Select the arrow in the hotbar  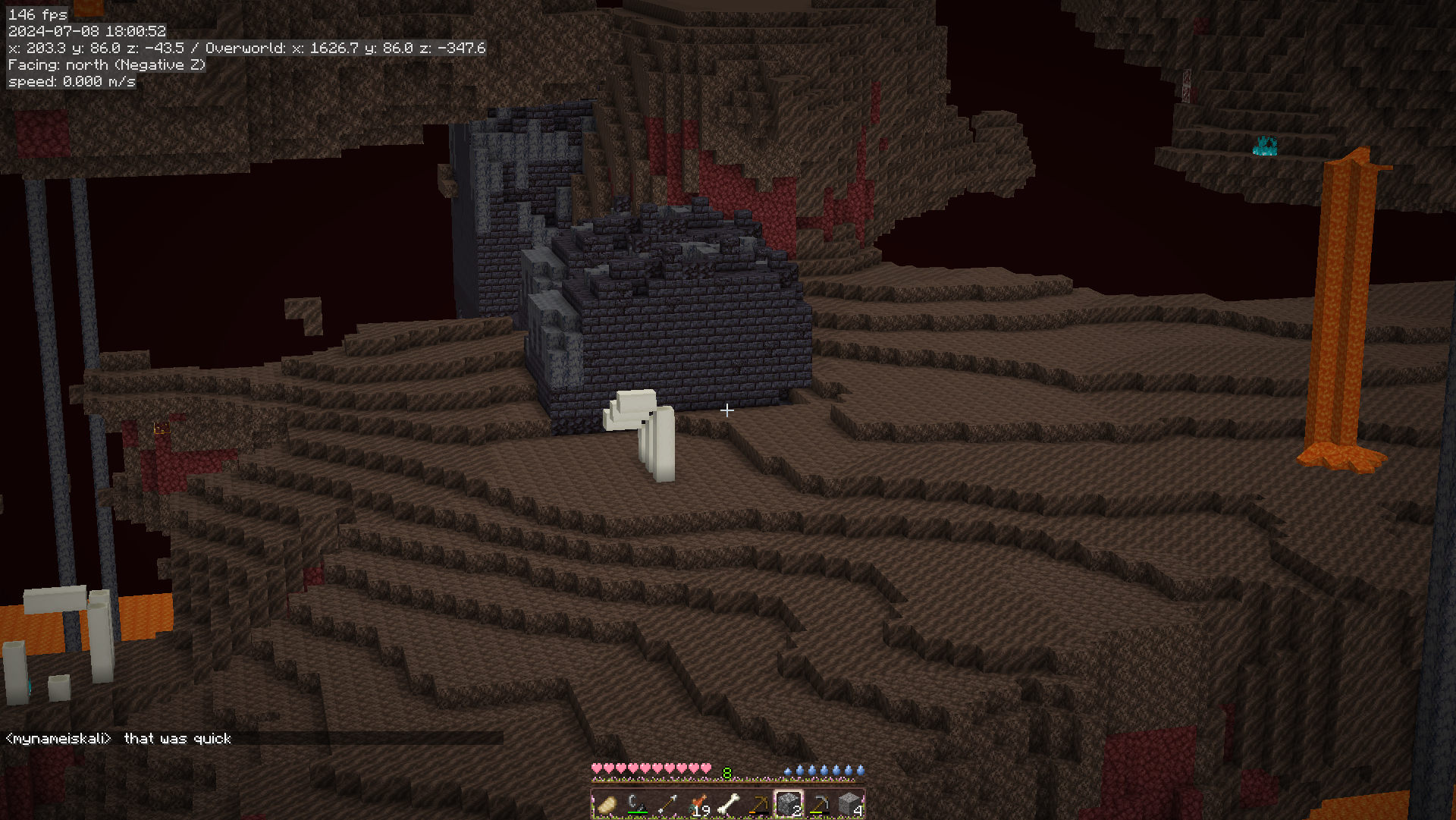(667, 804)
